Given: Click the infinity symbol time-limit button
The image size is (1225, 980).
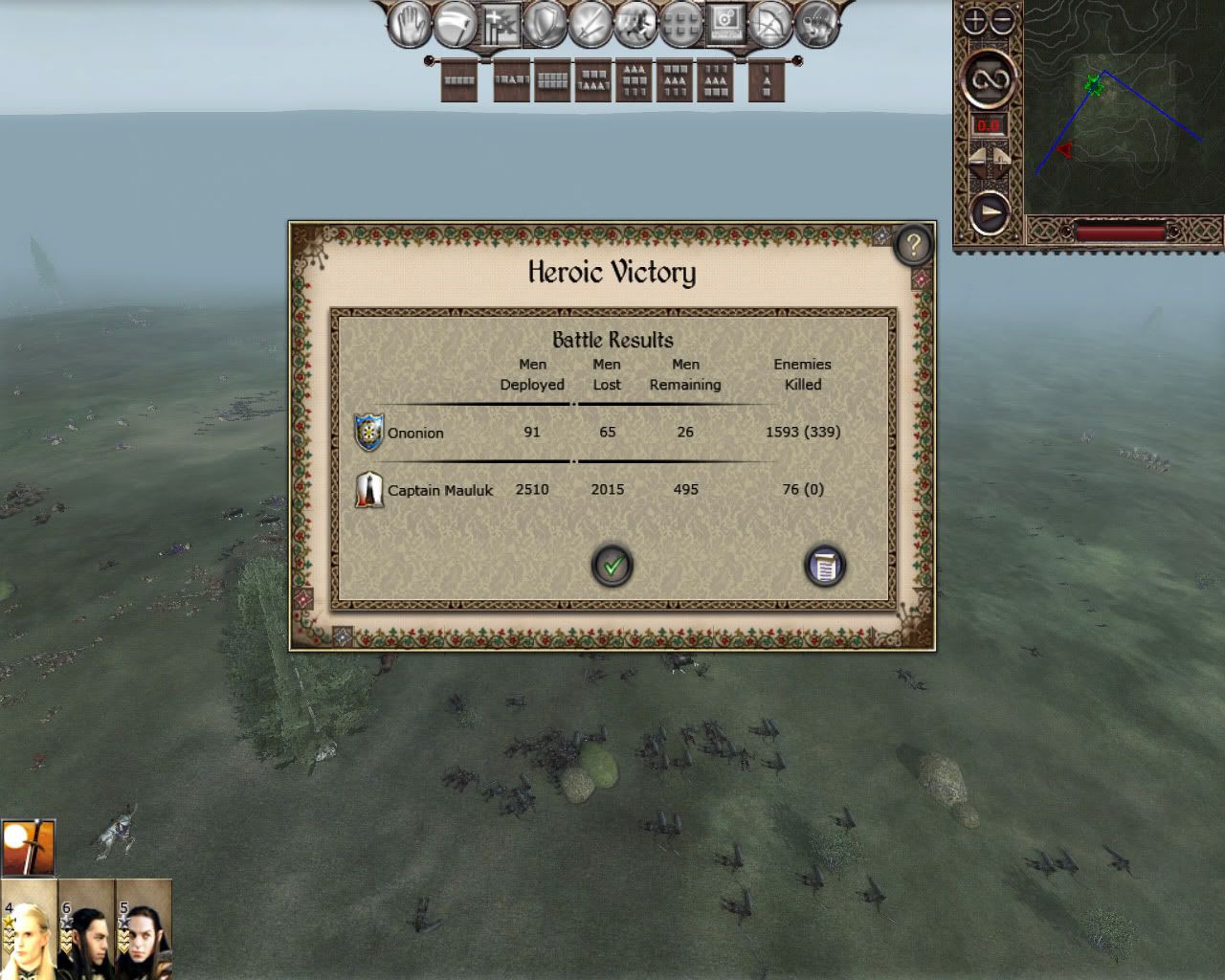Looking at the screenshot, I should coord(989,81).
